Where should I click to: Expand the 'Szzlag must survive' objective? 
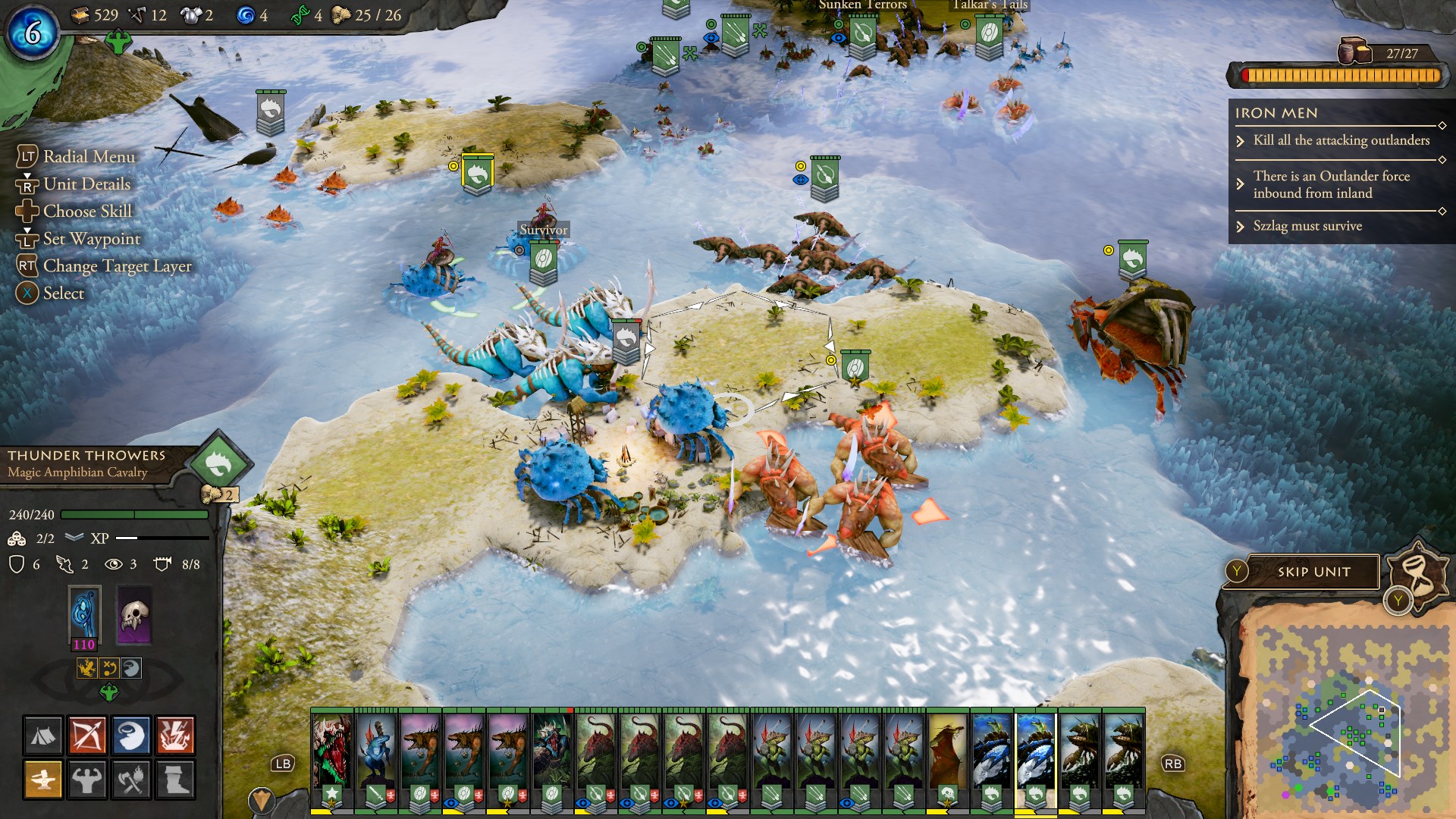(1307, 226)
